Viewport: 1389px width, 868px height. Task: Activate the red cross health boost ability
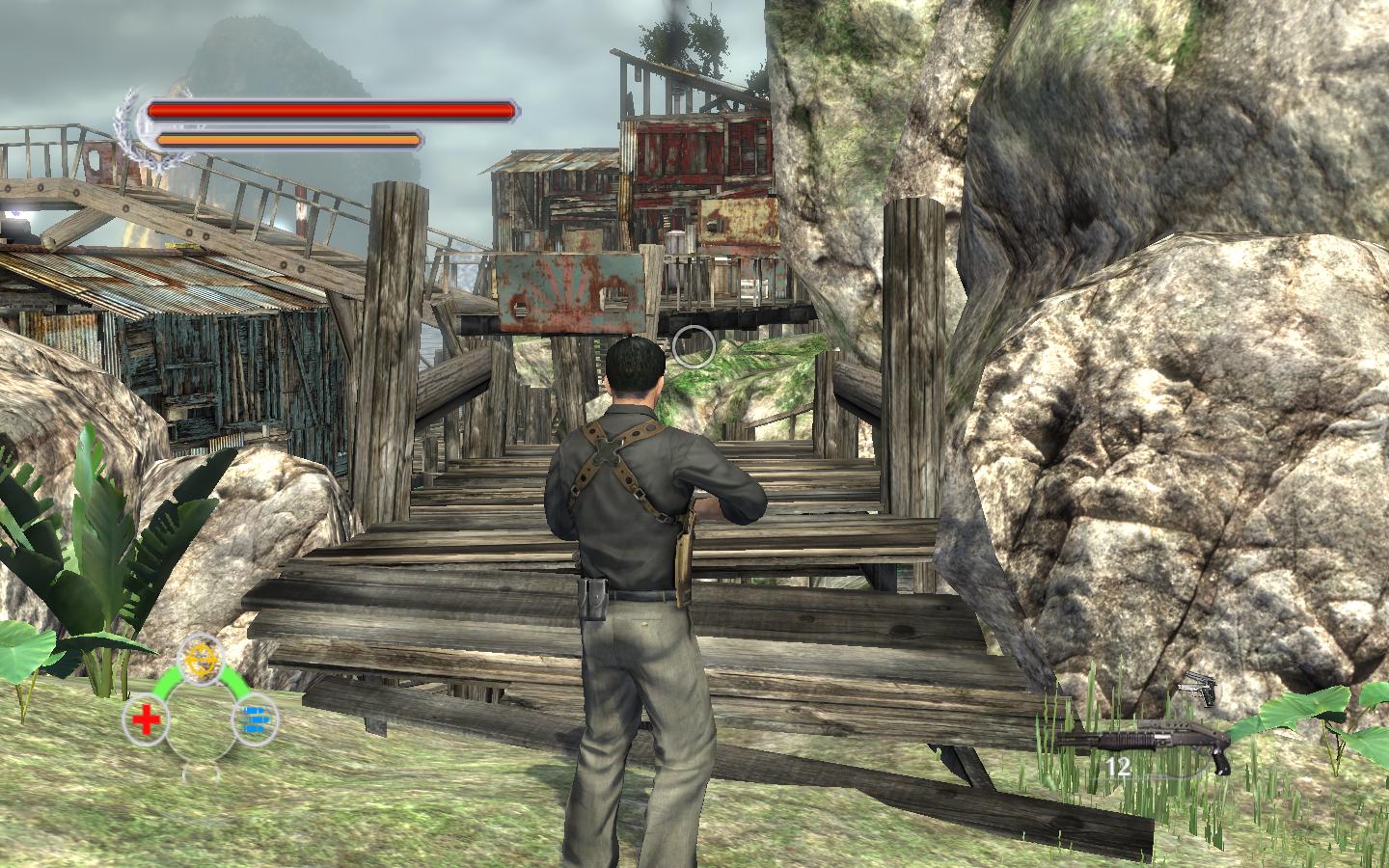coord(146,719)
